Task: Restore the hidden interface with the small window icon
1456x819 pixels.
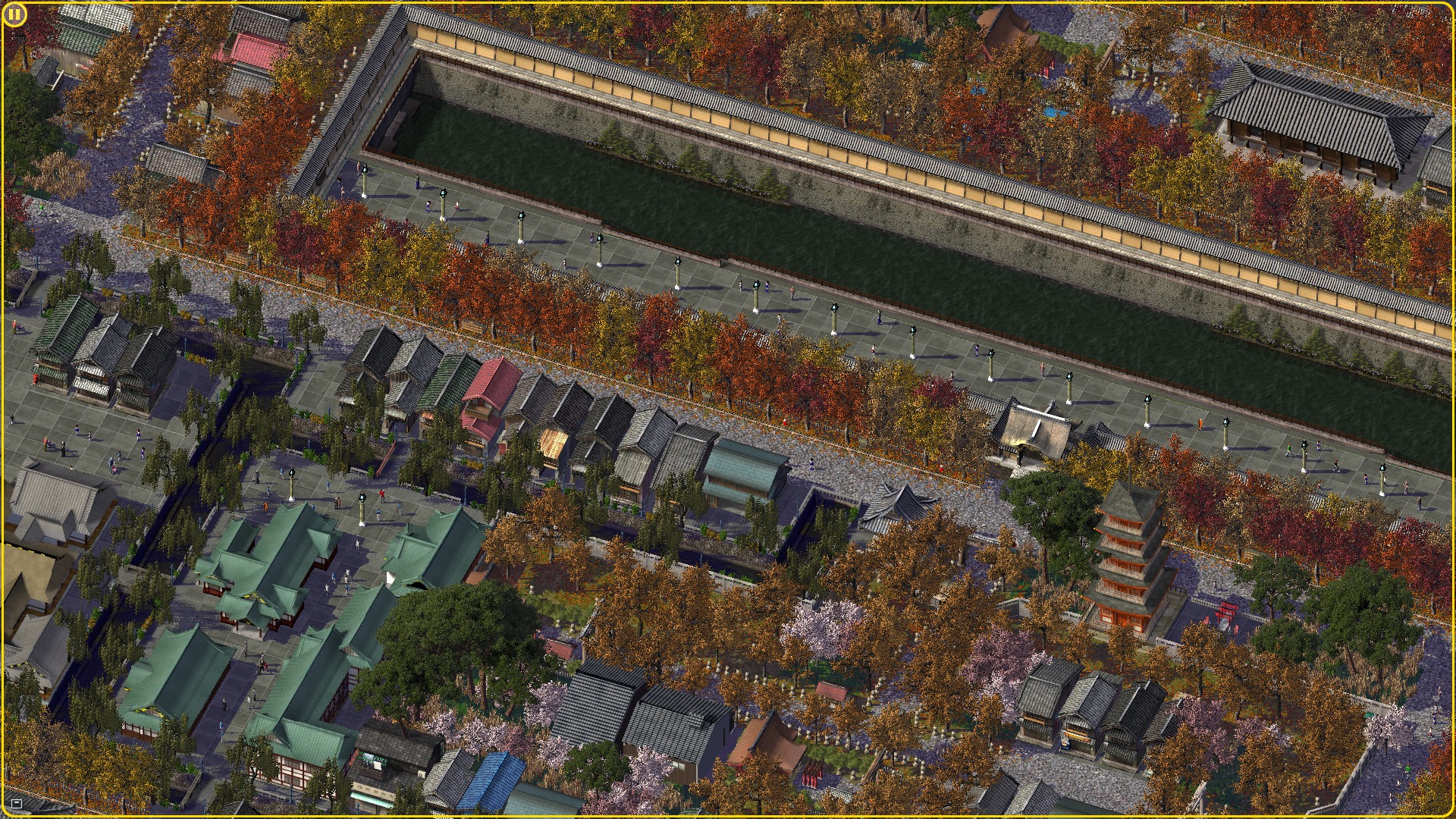Action: coord(17,803)
